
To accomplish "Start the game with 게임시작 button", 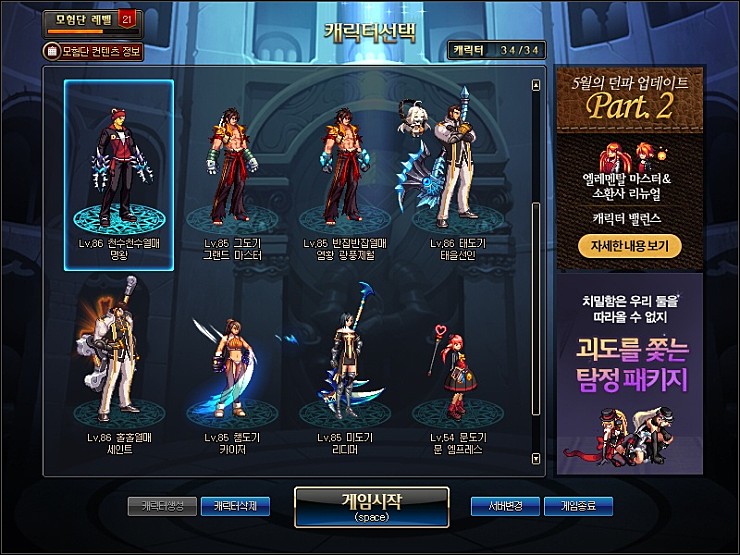I will click(x=371, y=506).
